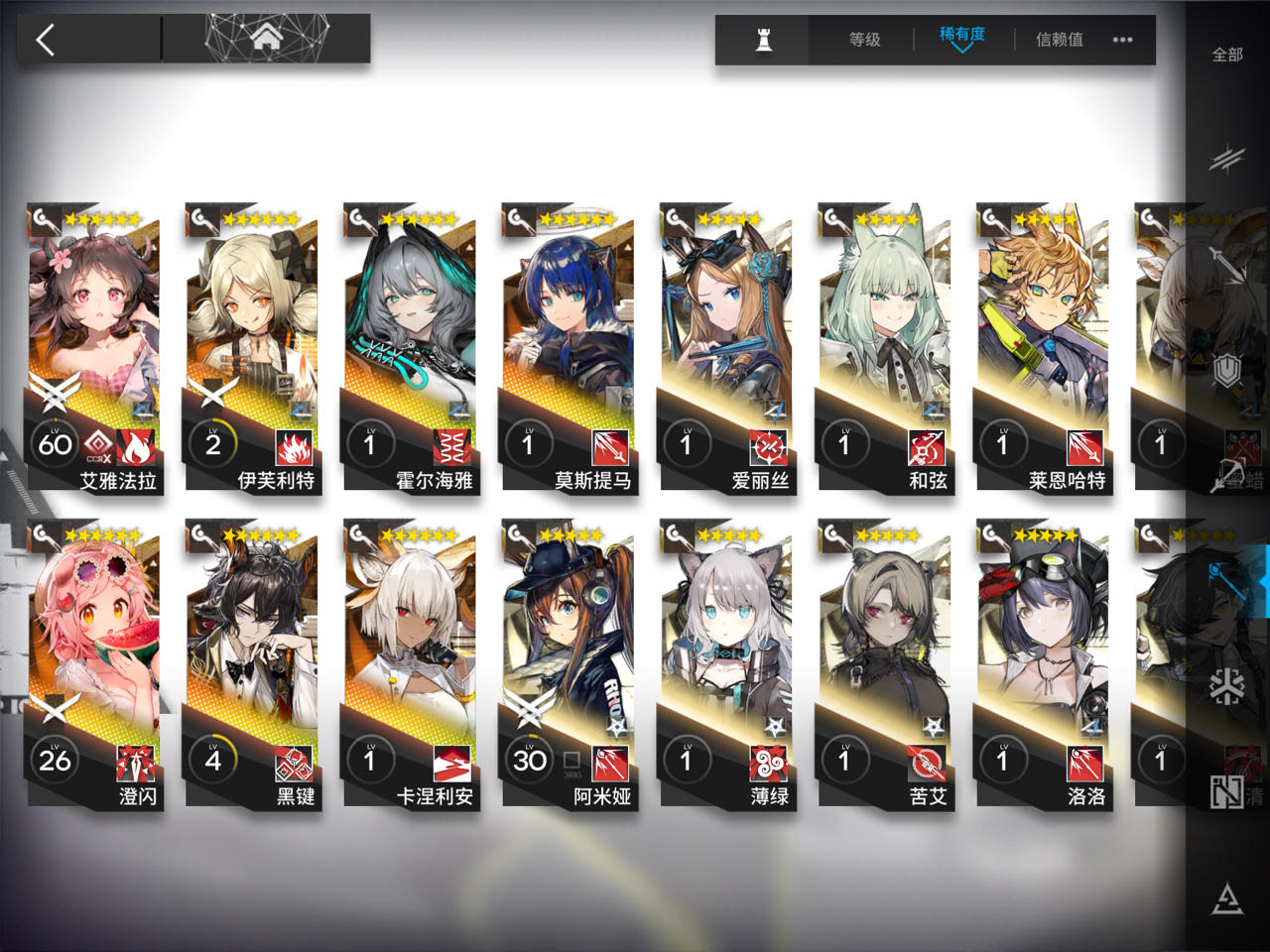The width and height of the screenshot is (1270, 952).
Task: Click the rook sorting icon
Action: [x=760, y=38]
